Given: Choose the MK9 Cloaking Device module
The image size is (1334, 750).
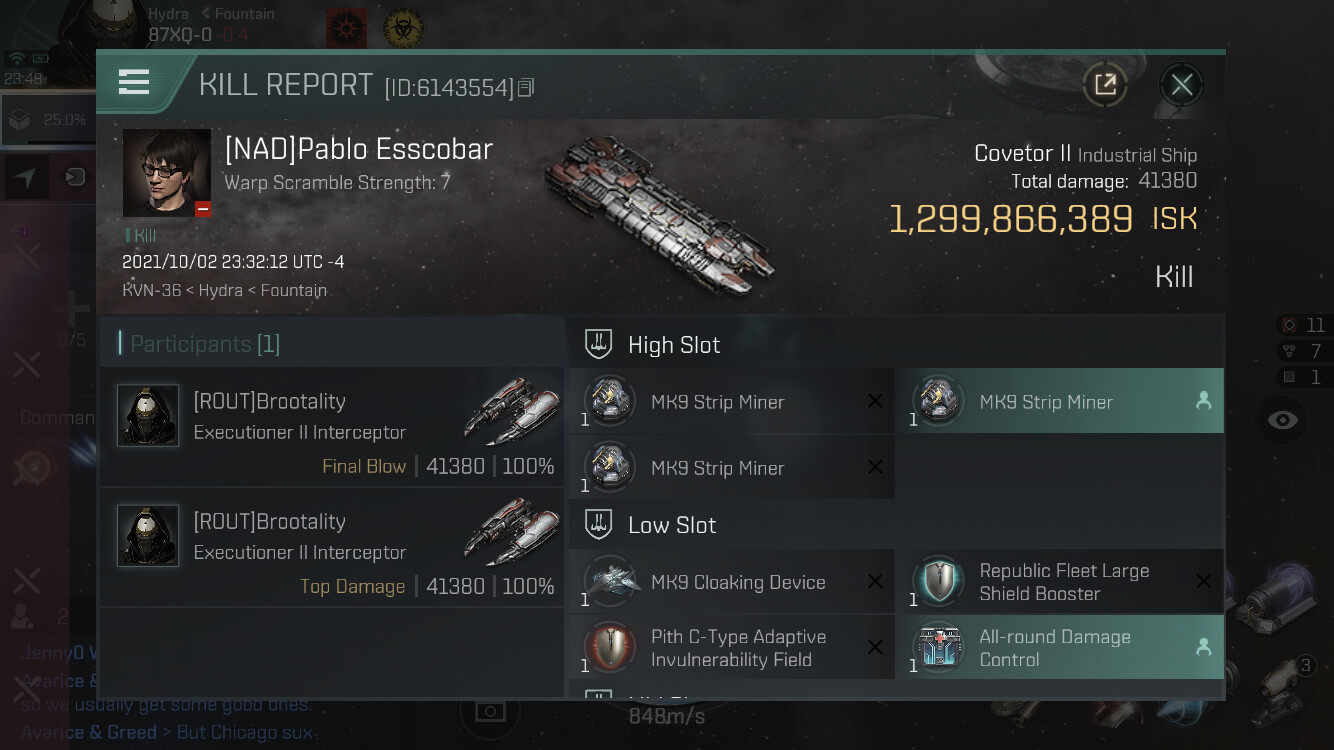Looking at the screenshot, I should (x=731, y=582).
